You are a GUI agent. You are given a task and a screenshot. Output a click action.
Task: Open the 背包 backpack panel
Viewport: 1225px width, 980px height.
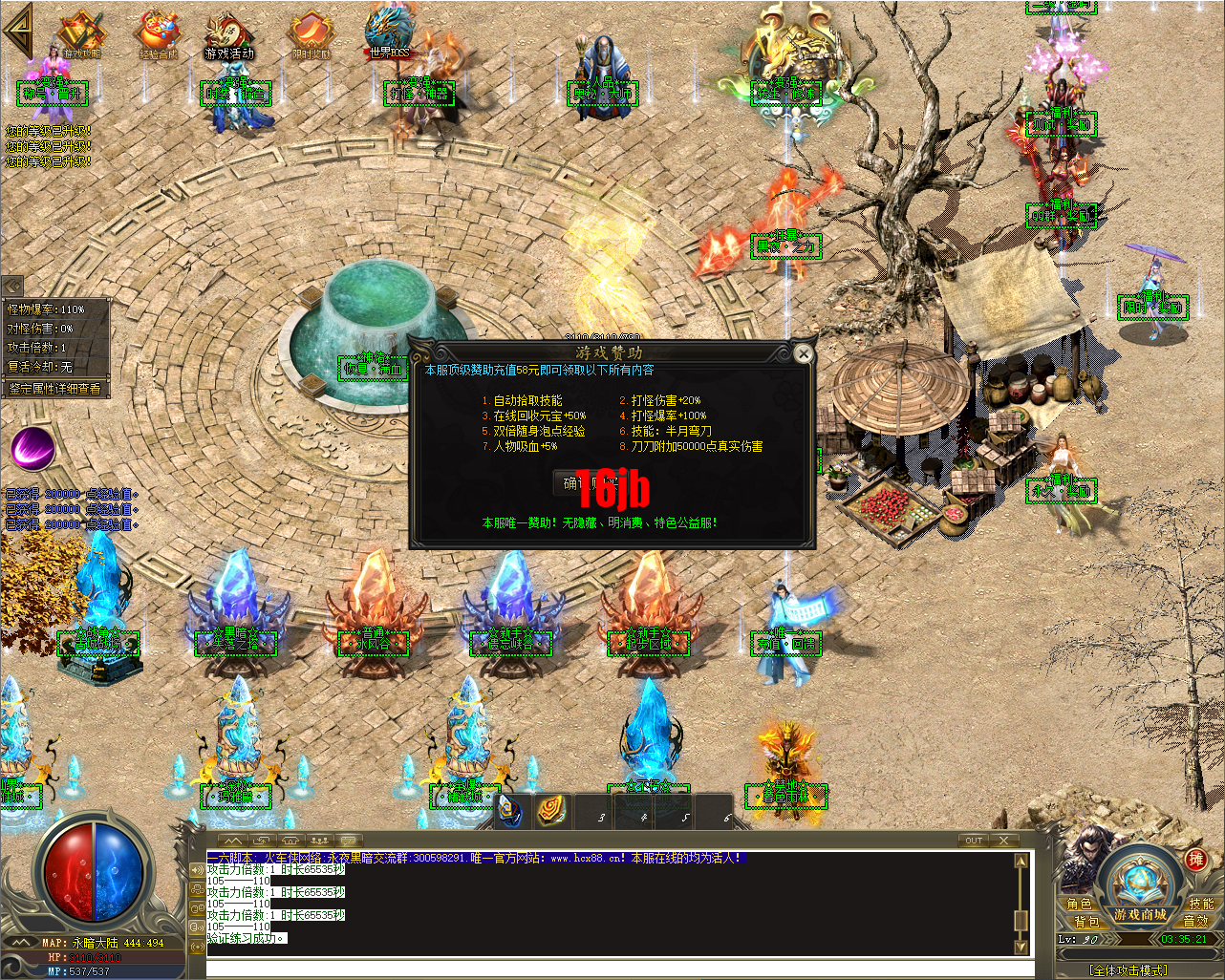click(x=1085, y=923)
